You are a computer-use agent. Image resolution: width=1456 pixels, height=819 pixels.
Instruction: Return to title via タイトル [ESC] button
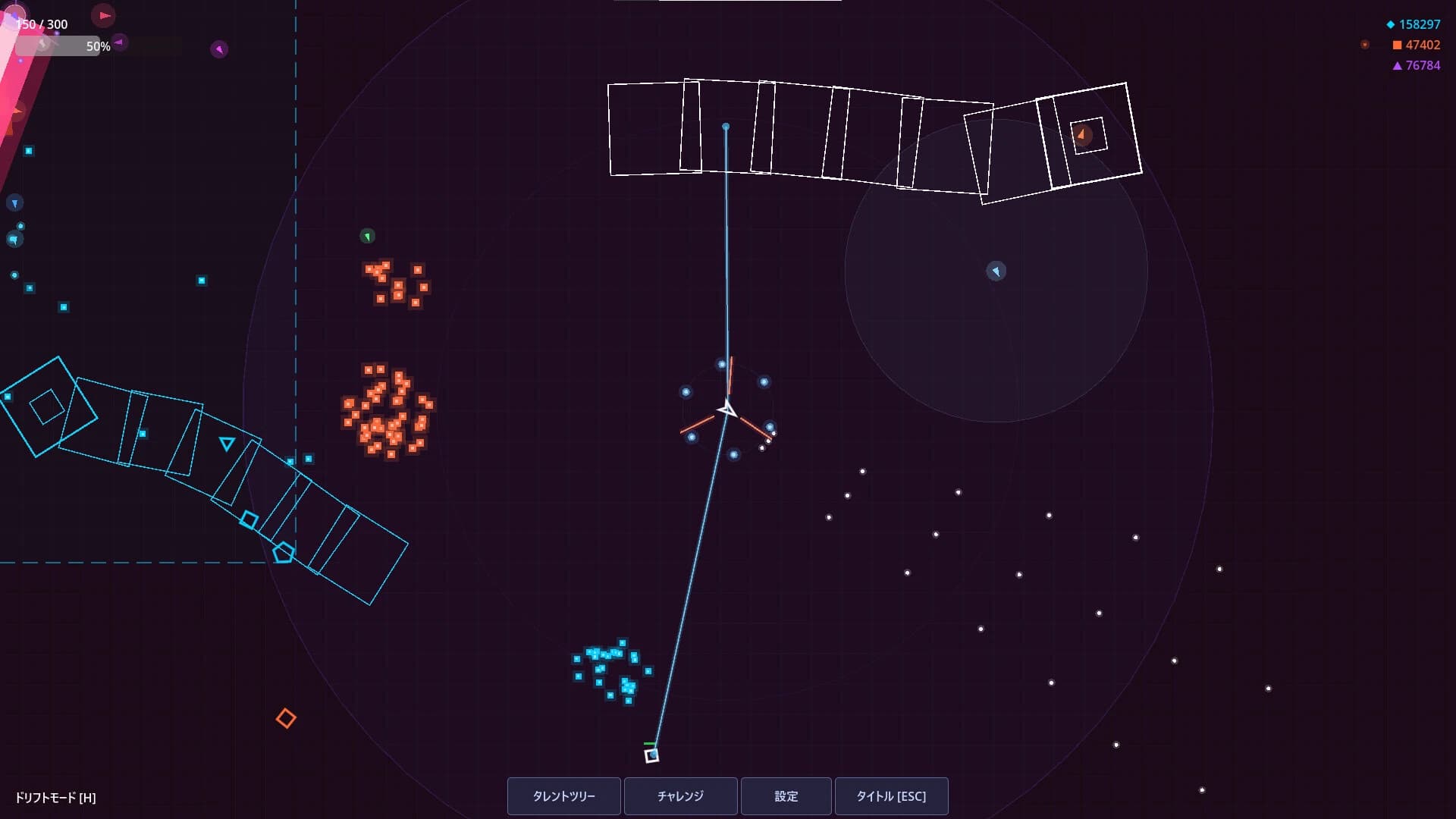pyautogui.click(x=892, y=796)
